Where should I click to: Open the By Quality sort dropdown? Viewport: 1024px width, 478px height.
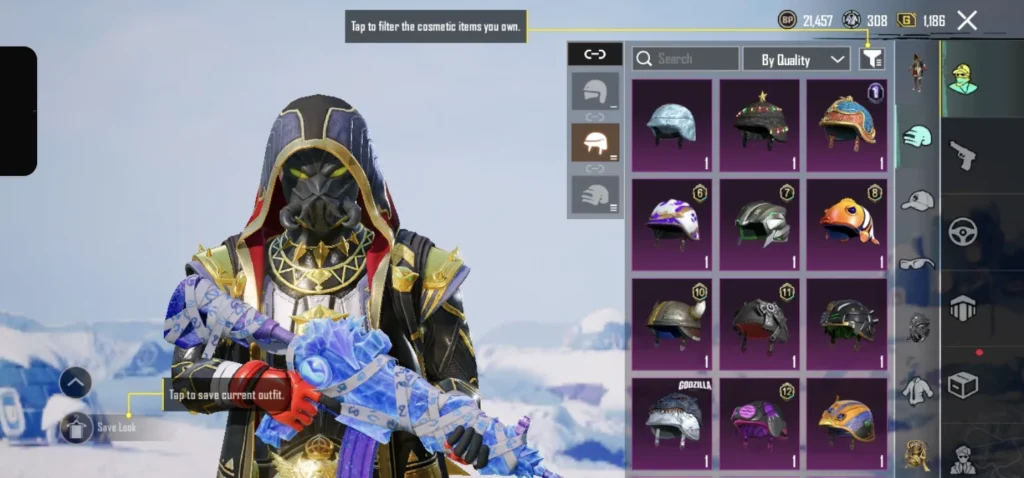click(x=796, y=59)
